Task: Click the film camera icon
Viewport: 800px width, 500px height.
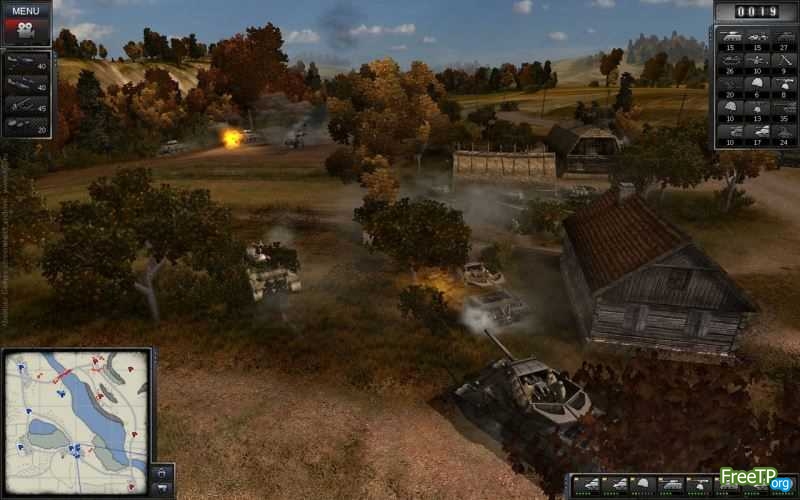Action: tap(26, 30)
